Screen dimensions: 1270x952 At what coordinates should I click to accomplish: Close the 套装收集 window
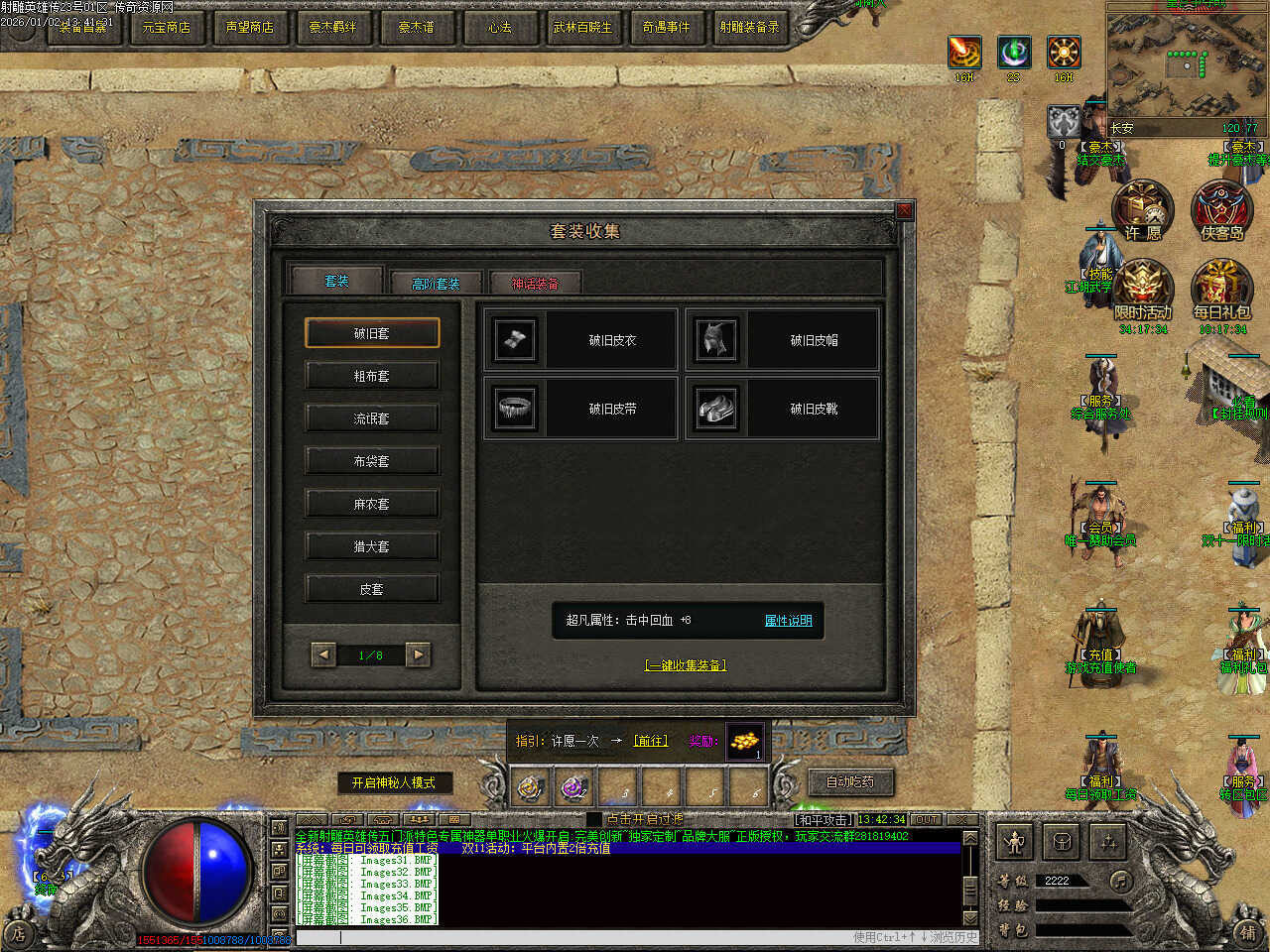(904, 210)
